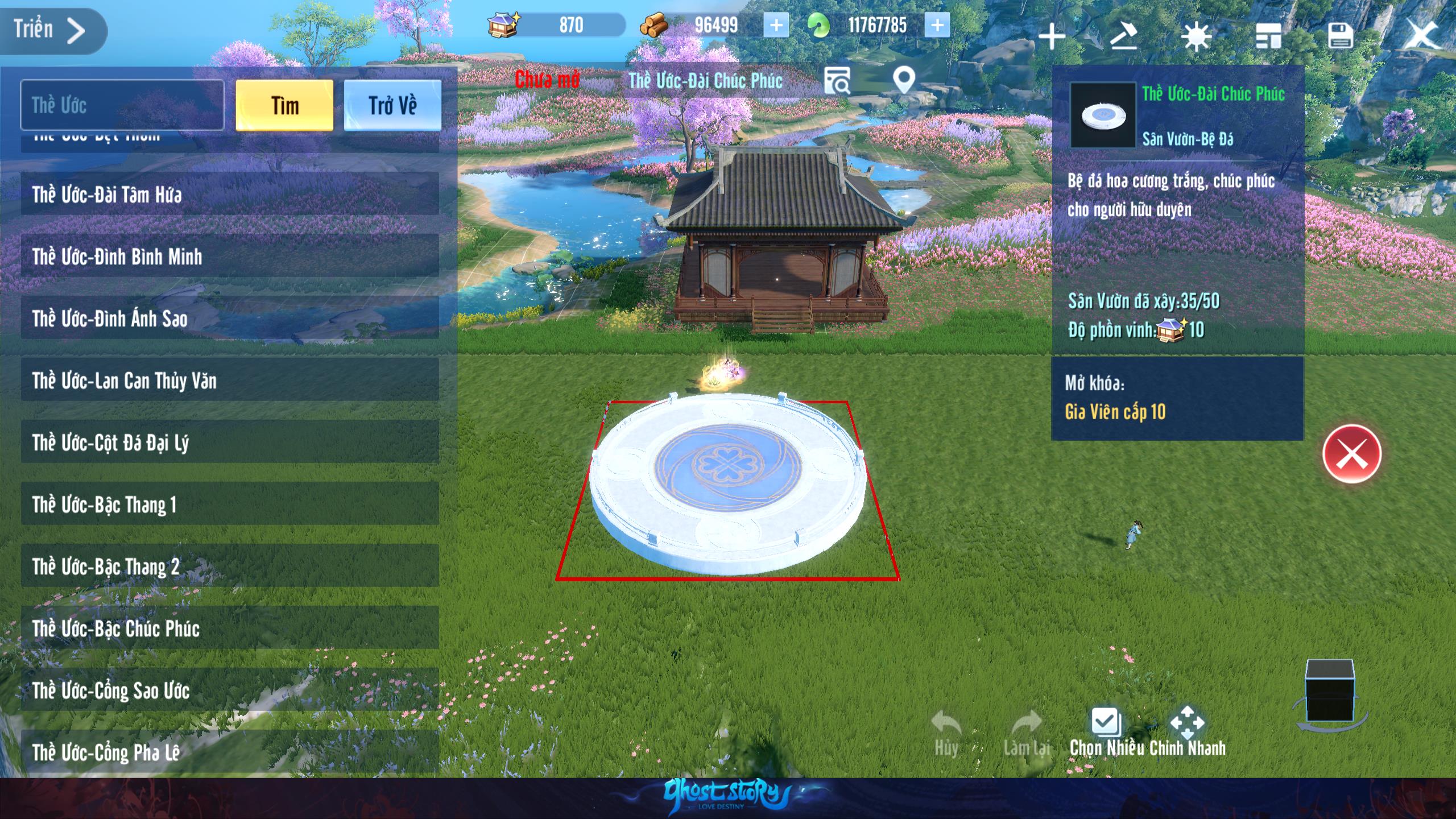Open the save disk icon
This screenshot has width=1456, height=819.
(x=1340, y=36)
